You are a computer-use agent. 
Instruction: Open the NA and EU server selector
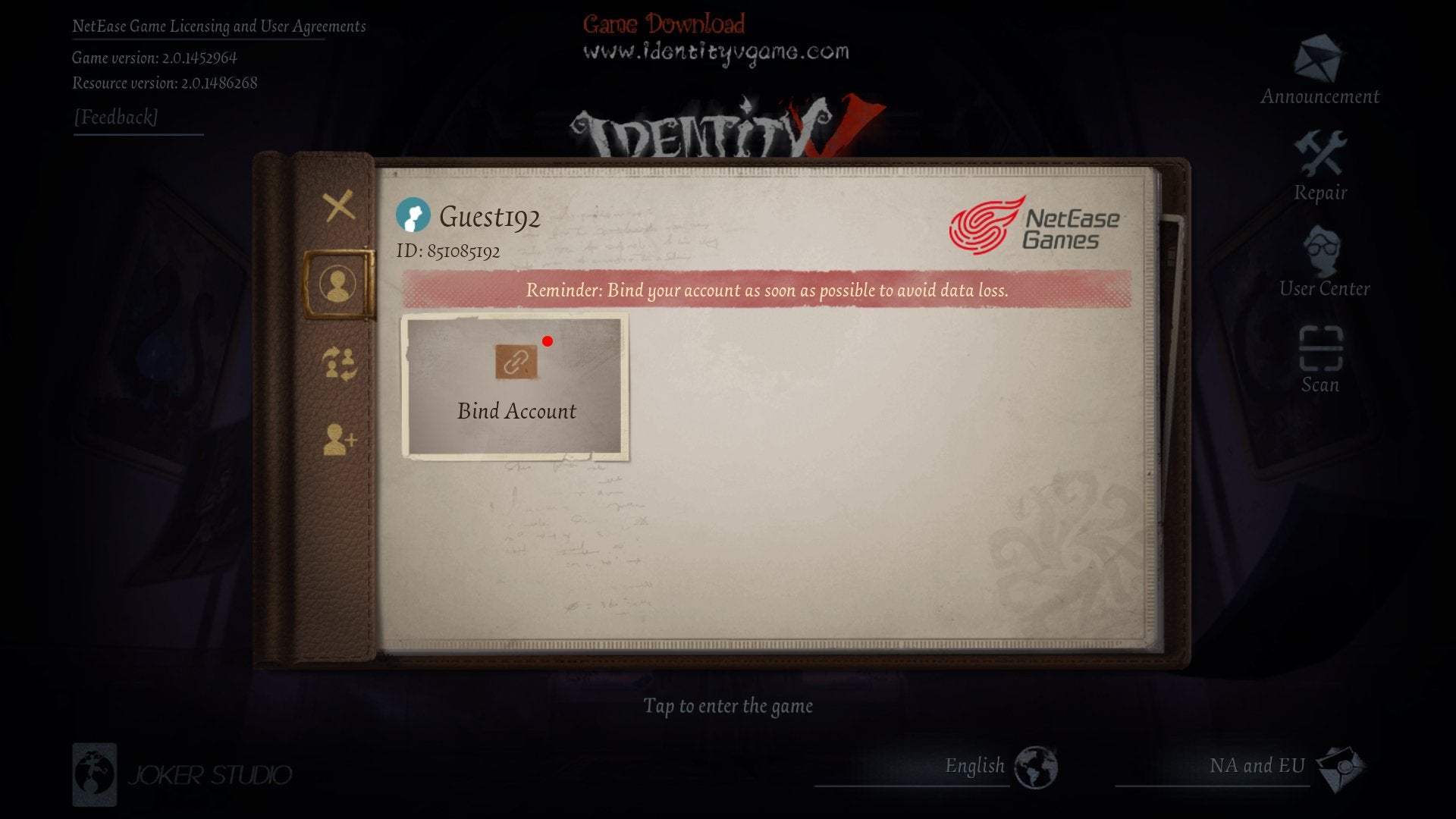(x=1257, y=766)
